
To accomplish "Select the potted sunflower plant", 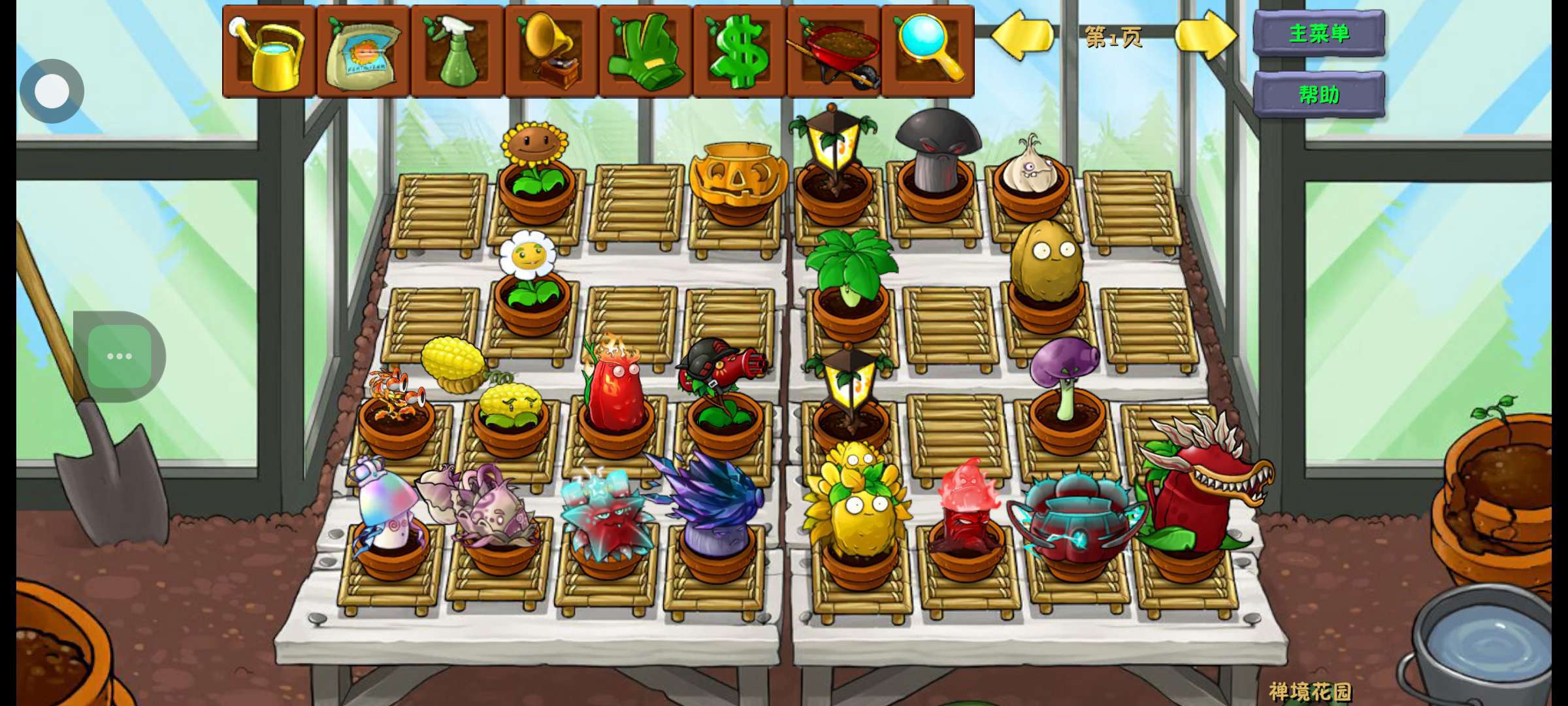I will (x=536, y=170).
